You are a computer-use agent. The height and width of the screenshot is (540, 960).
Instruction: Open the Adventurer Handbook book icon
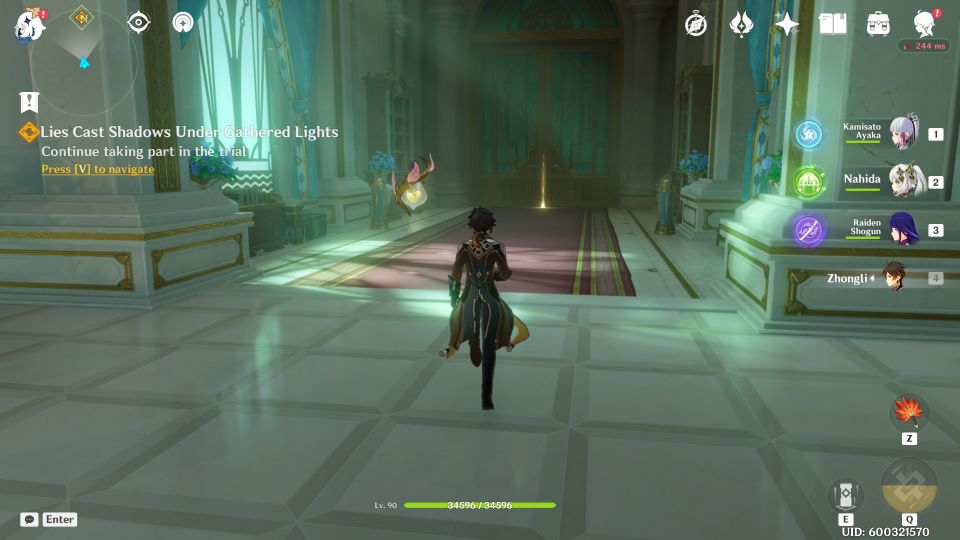point(832,24)
